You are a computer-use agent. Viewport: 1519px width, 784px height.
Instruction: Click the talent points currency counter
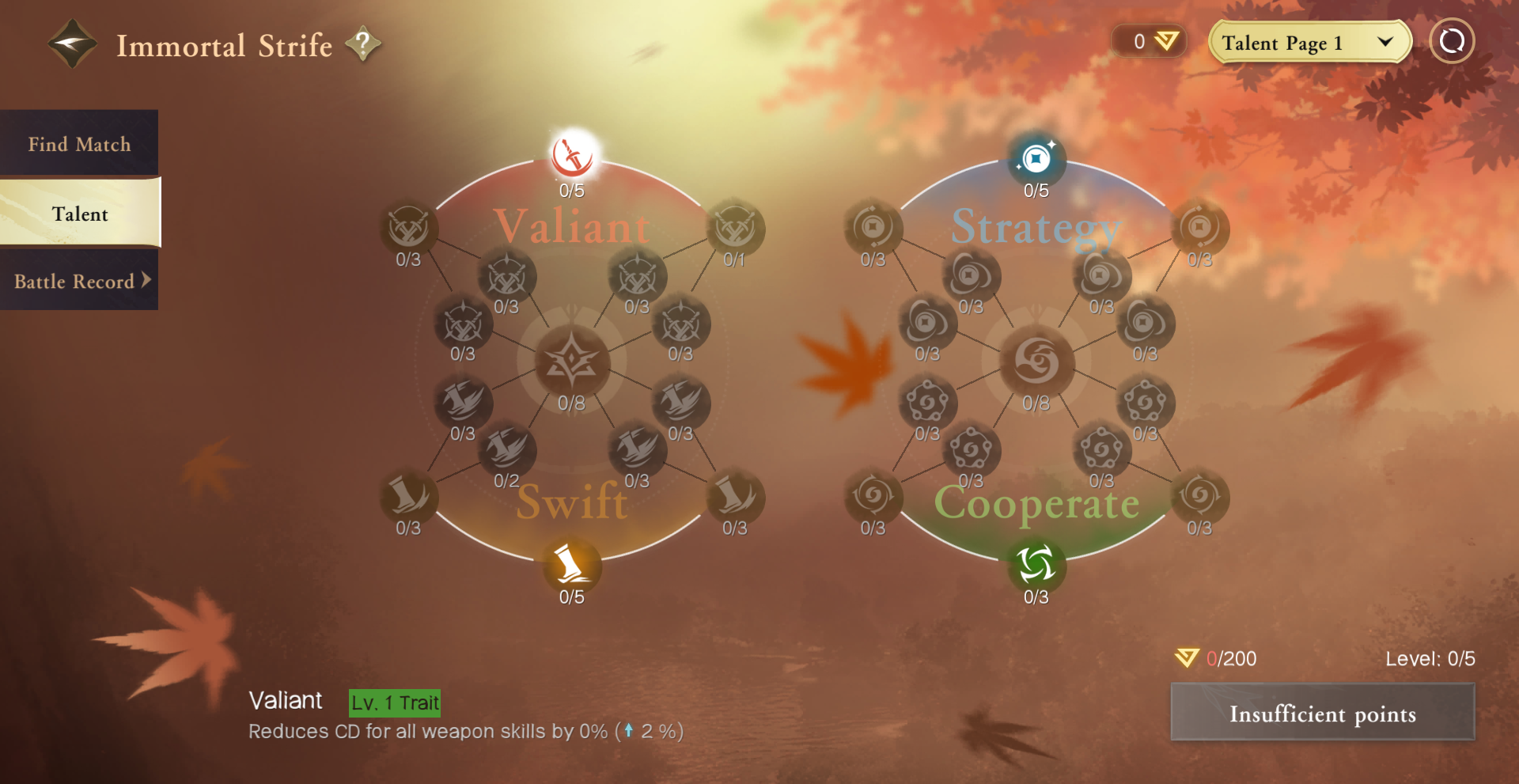[1150, 41]
